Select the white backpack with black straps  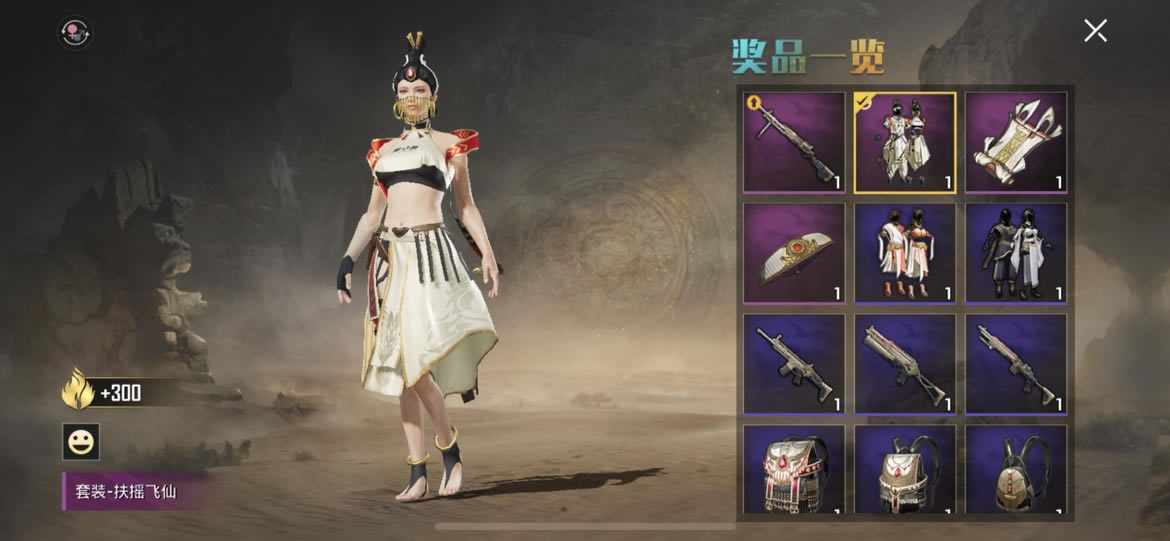pos(905,472)
